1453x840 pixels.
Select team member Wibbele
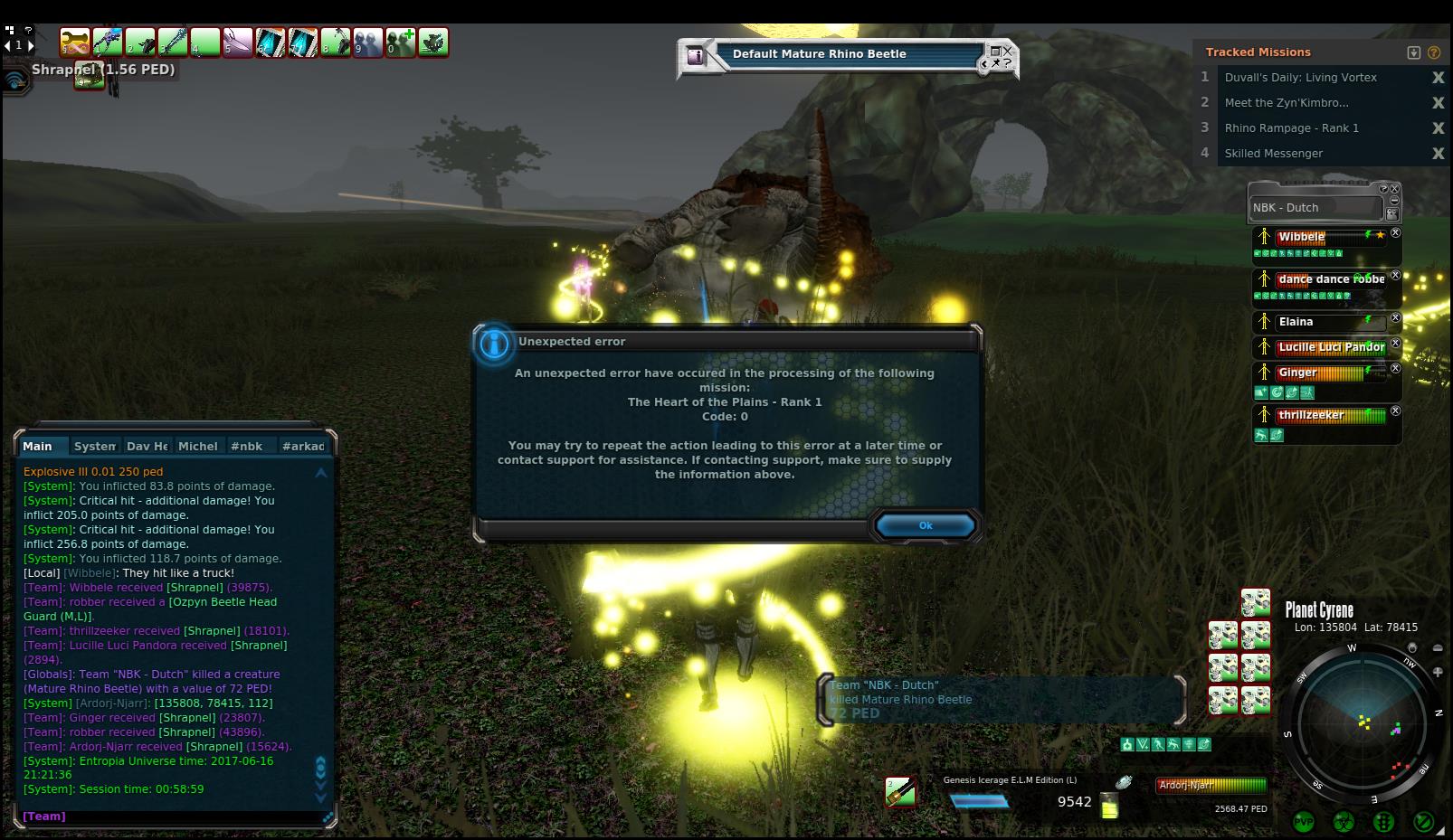point(1302,237)
